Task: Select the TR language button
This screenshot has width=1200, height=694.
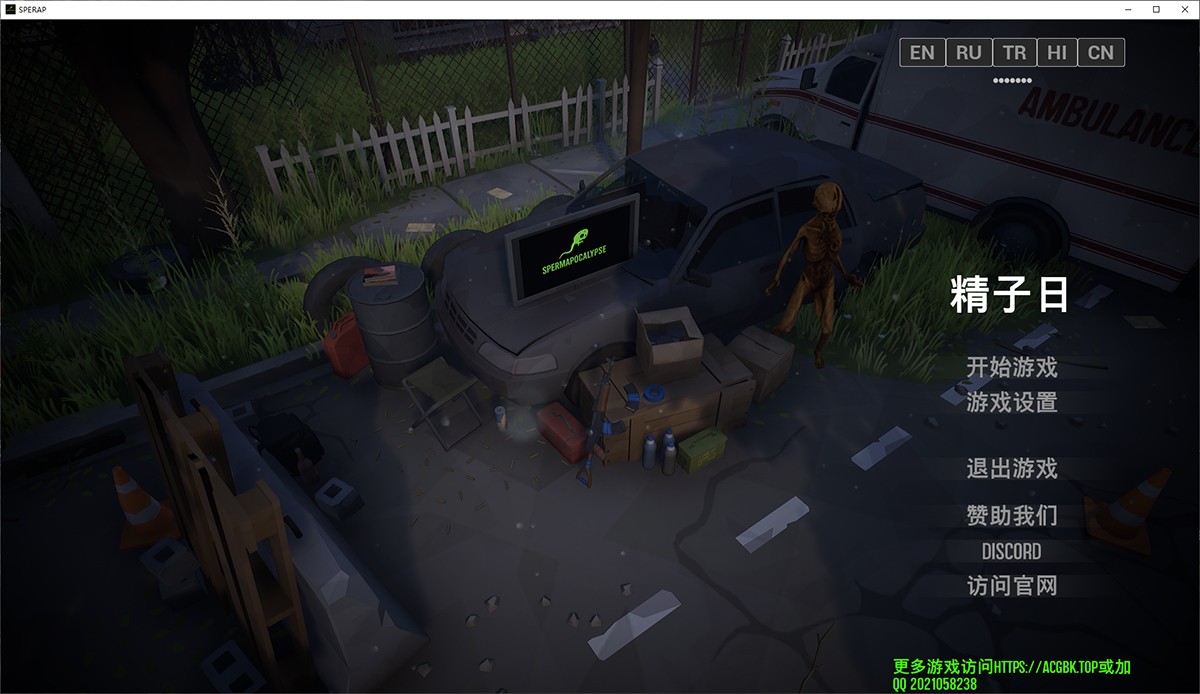Action: (x=1014, y=52)
